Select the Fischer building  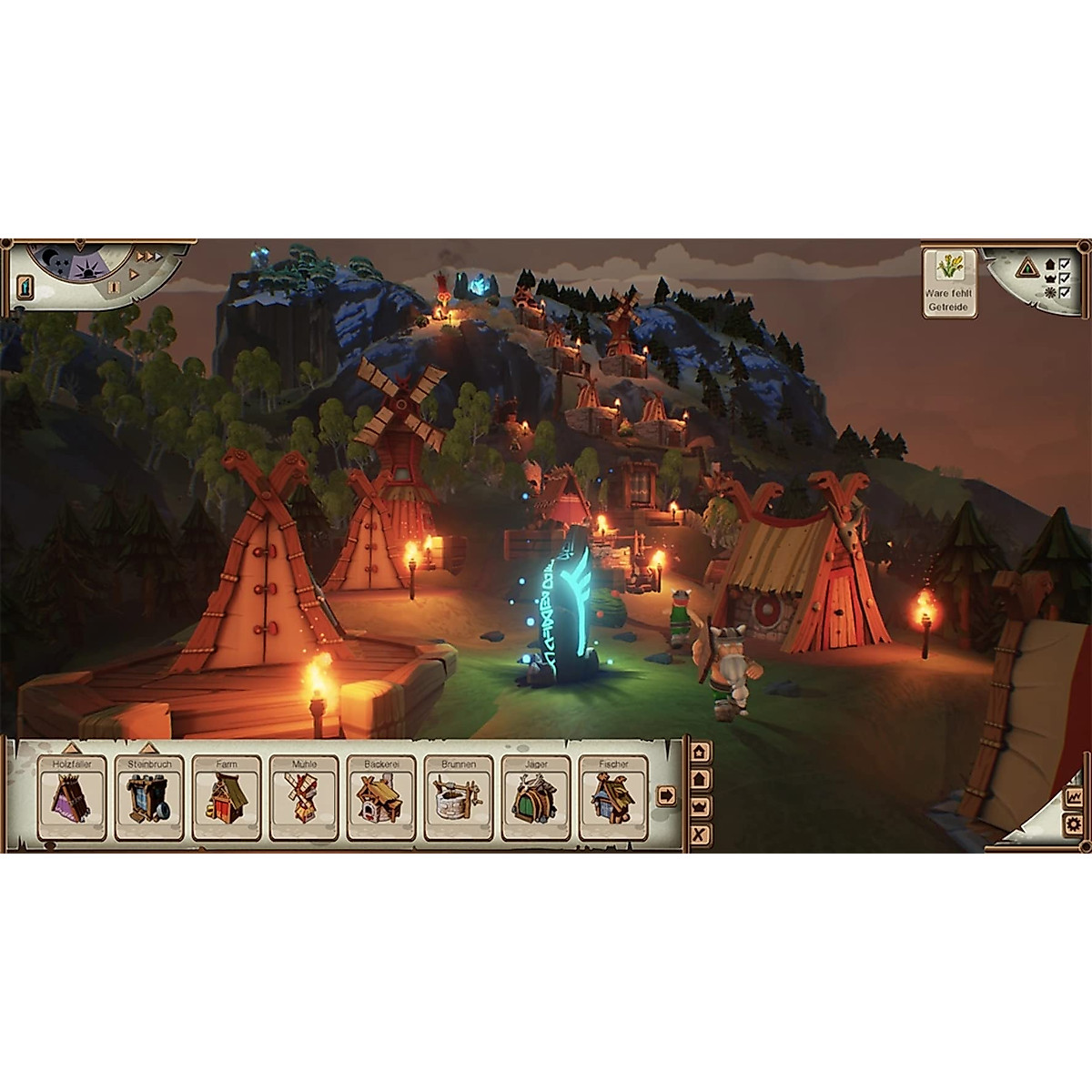pyautogui.click(x=613, y=798)
